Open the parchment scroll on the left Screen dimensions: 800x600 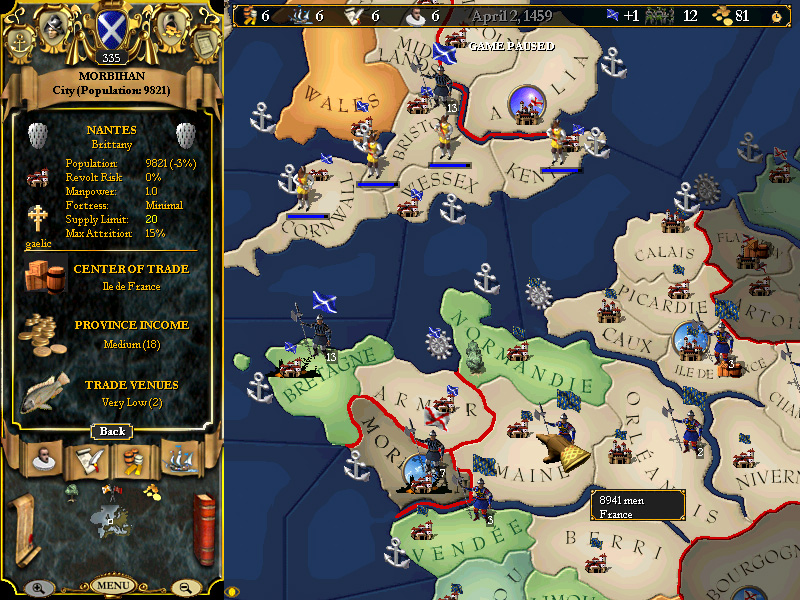click(24, 528)
